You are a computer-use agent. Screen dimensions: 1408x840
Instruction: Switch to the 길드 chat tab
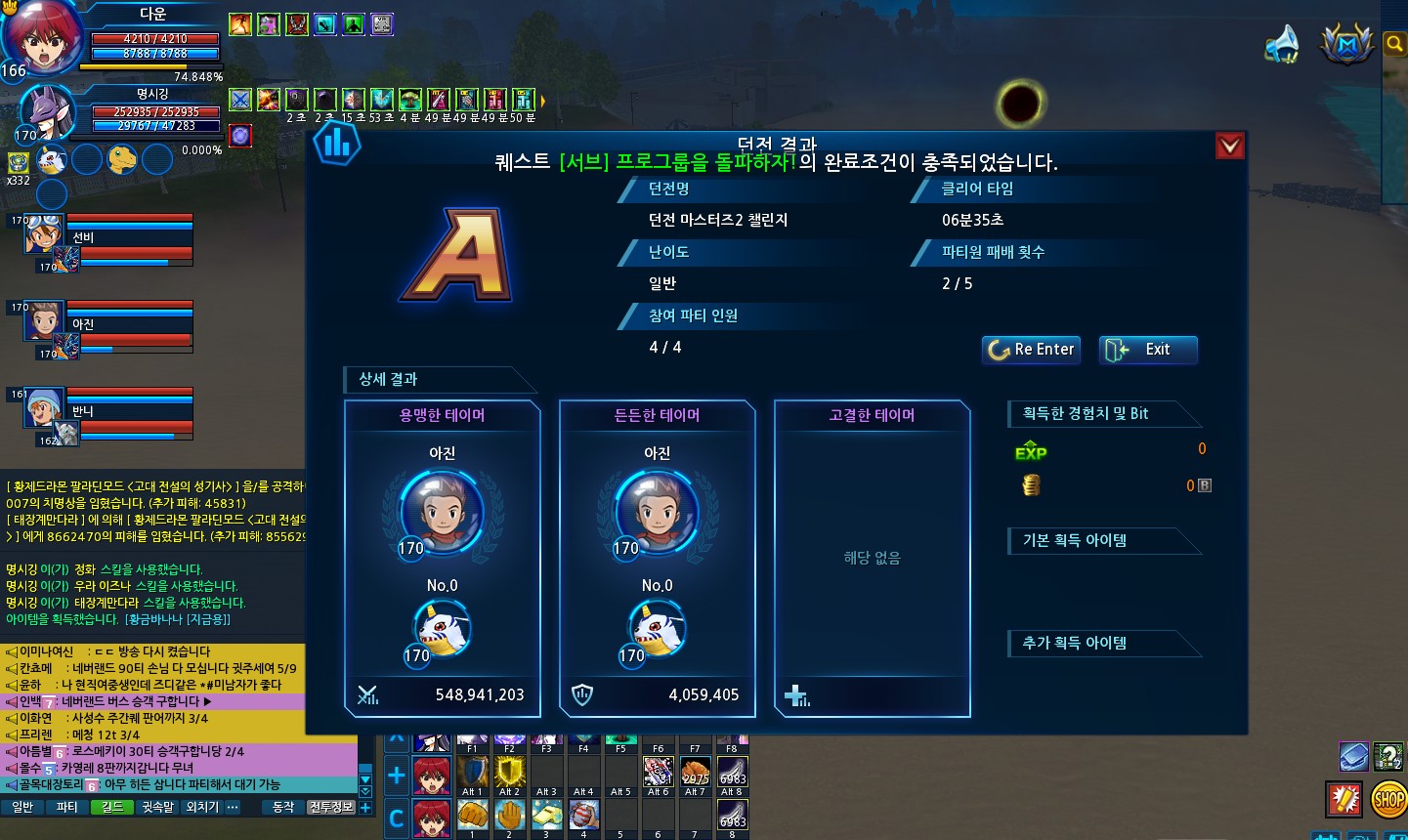coord(111,807)
